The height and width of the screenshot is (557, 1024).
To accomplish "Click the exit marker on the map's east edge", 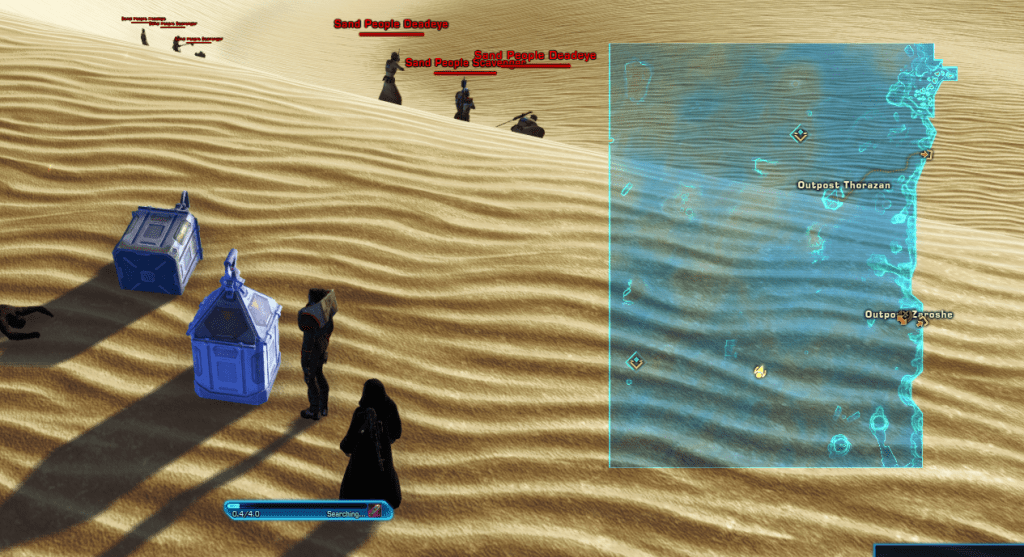I will 926,155.
